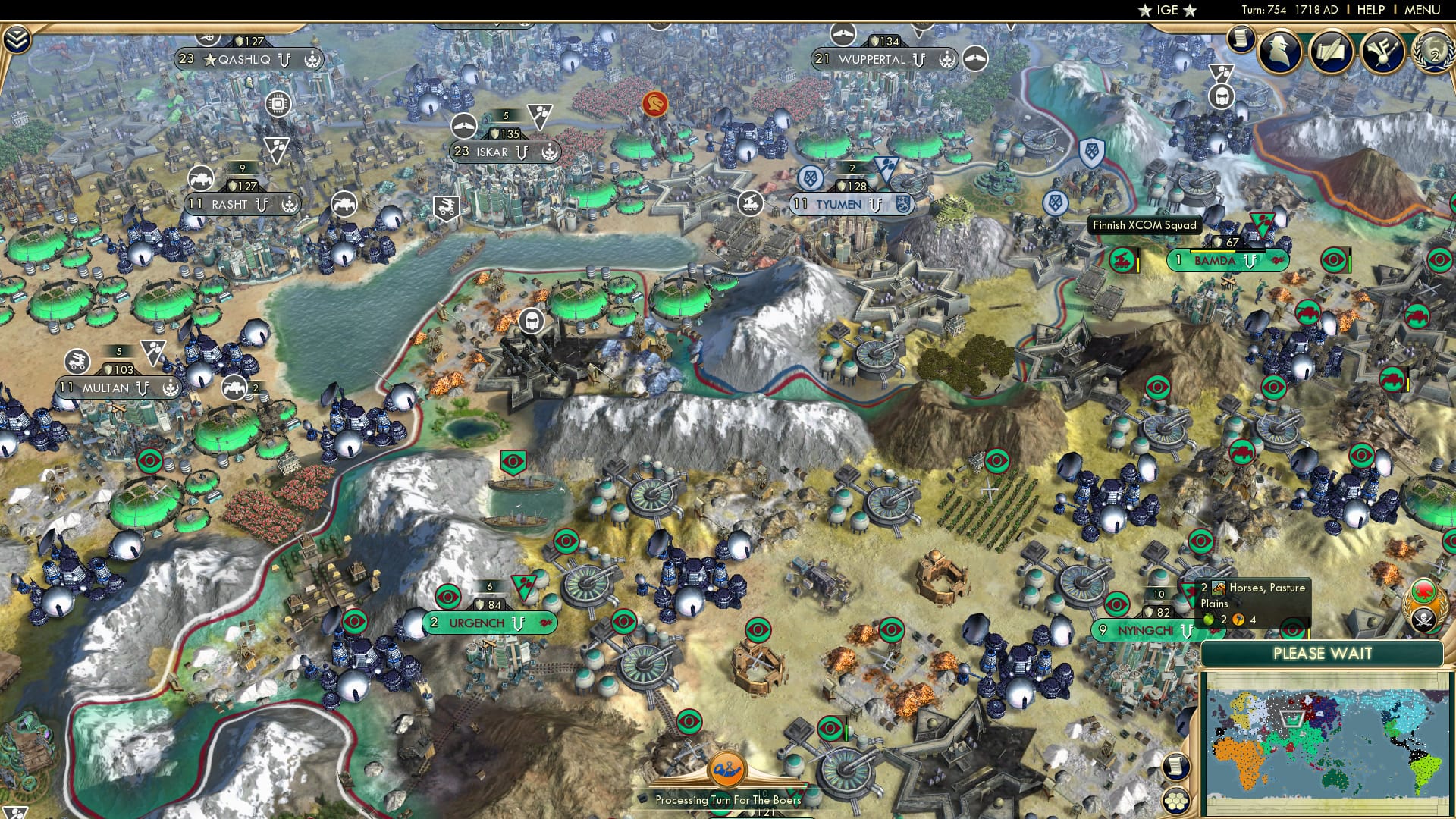
Task: Click the green sentry eye indicator near Urgench
Action: coord(447,596)
